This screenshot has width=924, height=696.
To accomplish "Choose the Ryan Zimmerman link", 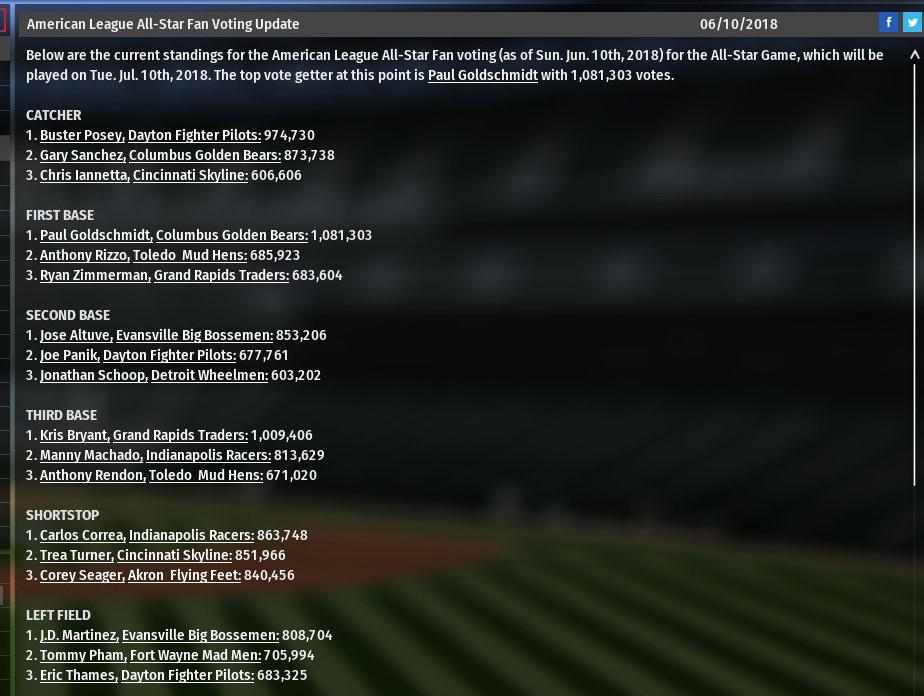I will tap(94, 275).
